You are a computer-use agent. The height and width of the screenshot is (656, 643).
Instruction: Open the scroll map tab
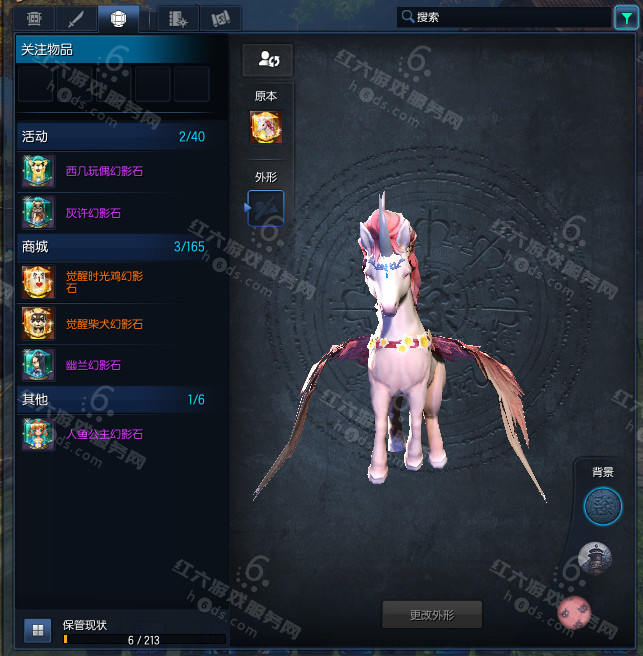pyautogui.click(x=221, y=18)
